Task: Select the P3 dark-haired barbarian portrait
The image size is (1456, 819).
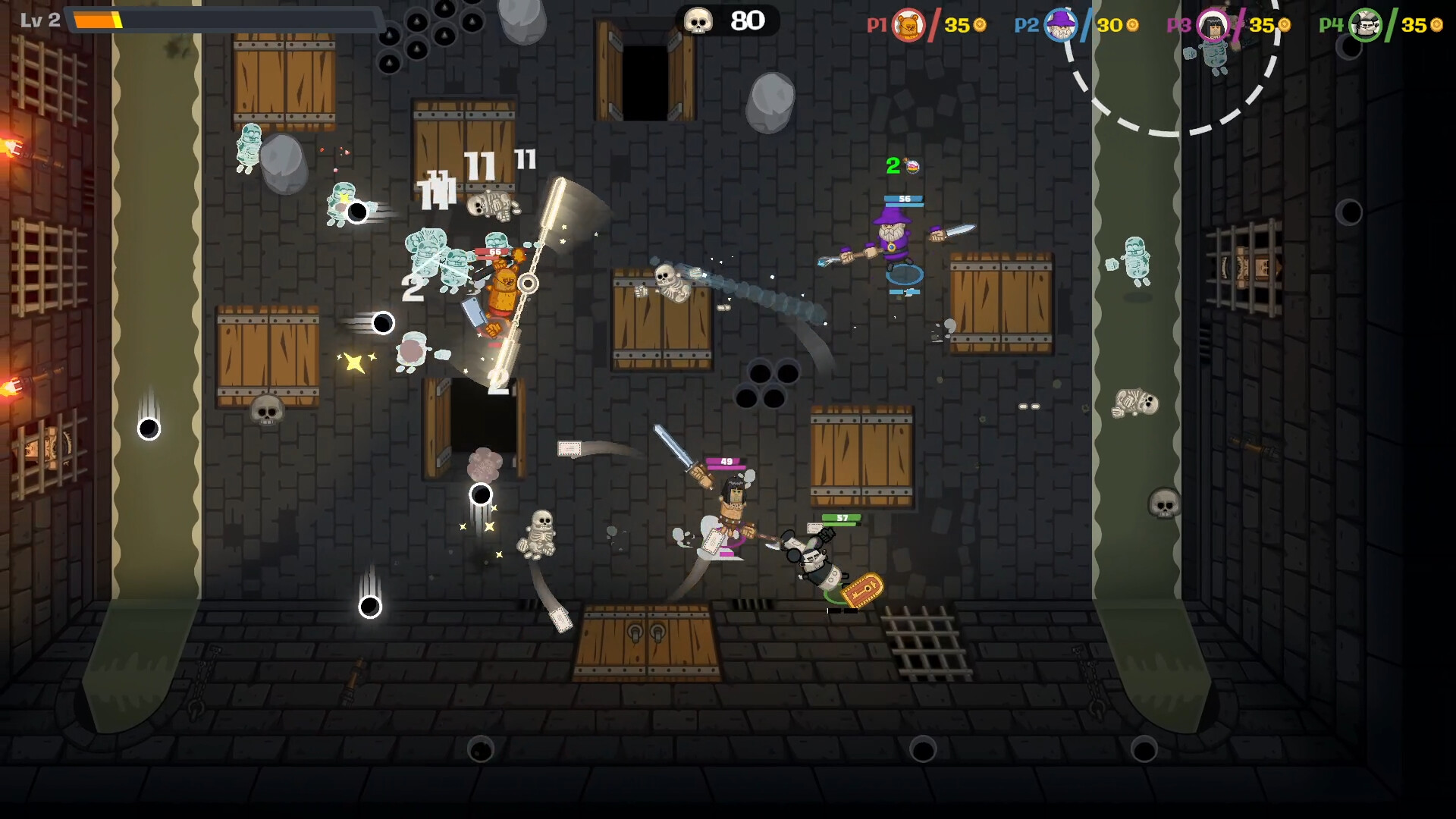Action: coord(1213,25)
